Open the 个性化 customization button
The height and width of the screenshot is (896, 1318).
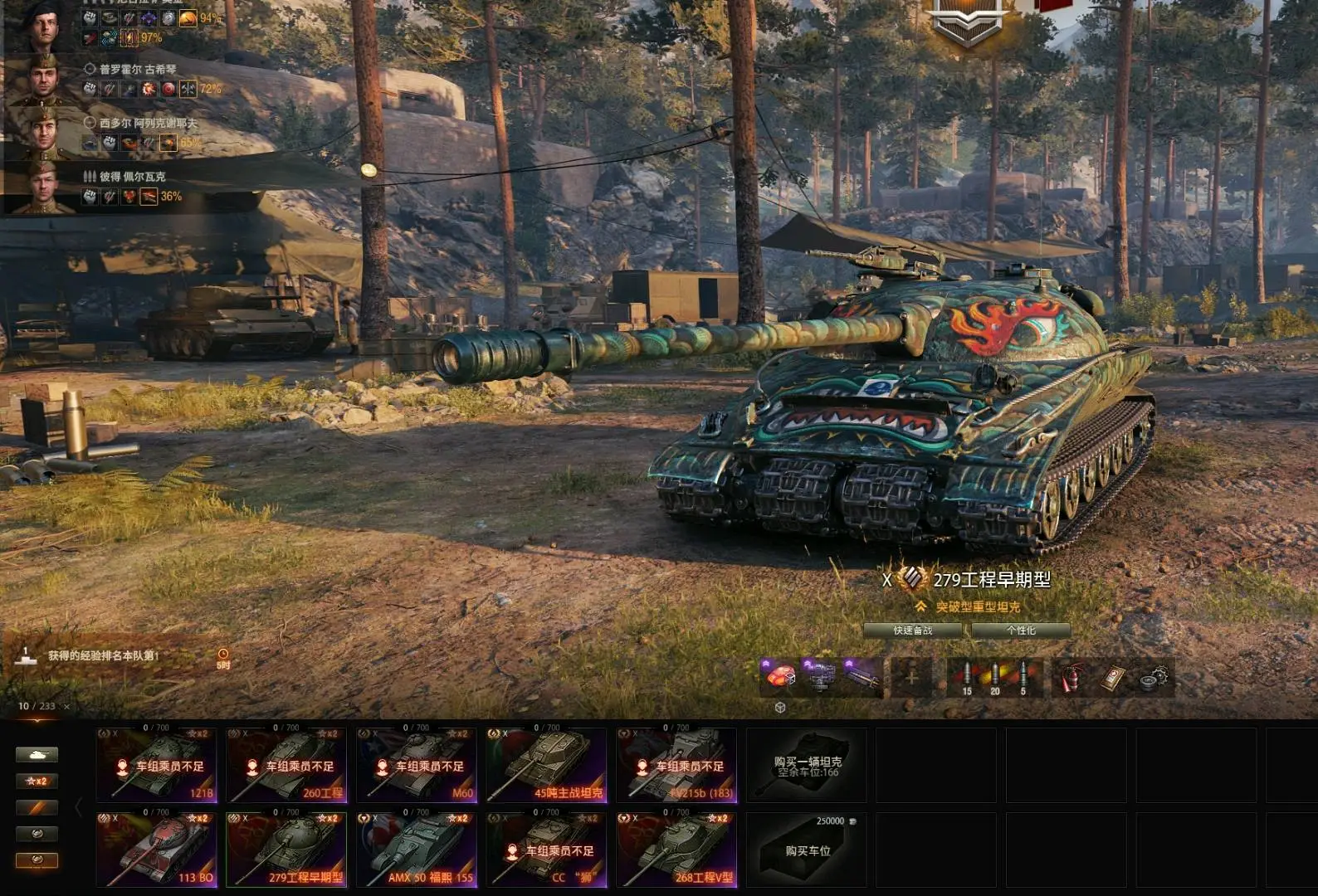[x=1020, y=631]
